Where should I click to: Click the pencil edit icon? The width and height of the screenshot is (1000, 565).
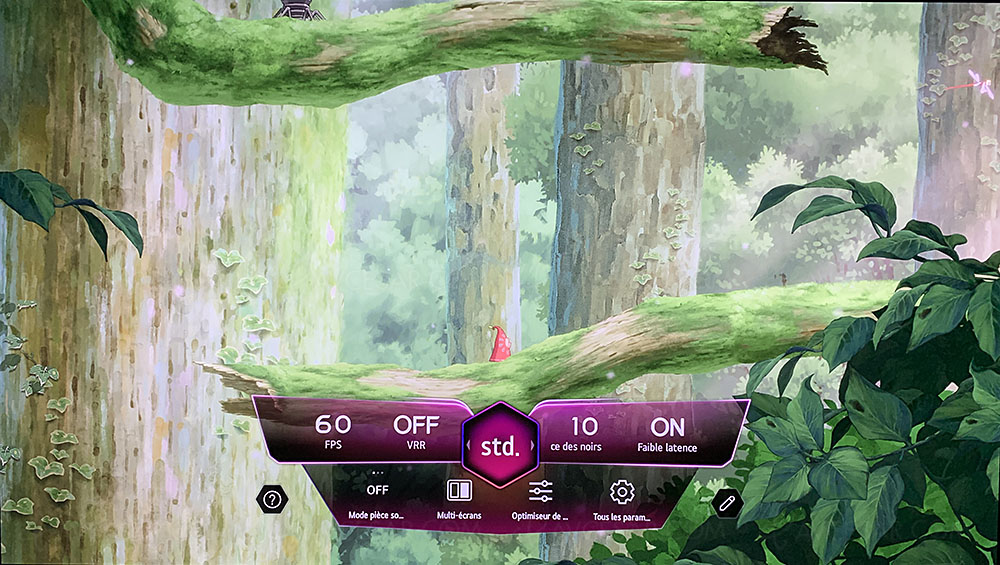(726, 502)
